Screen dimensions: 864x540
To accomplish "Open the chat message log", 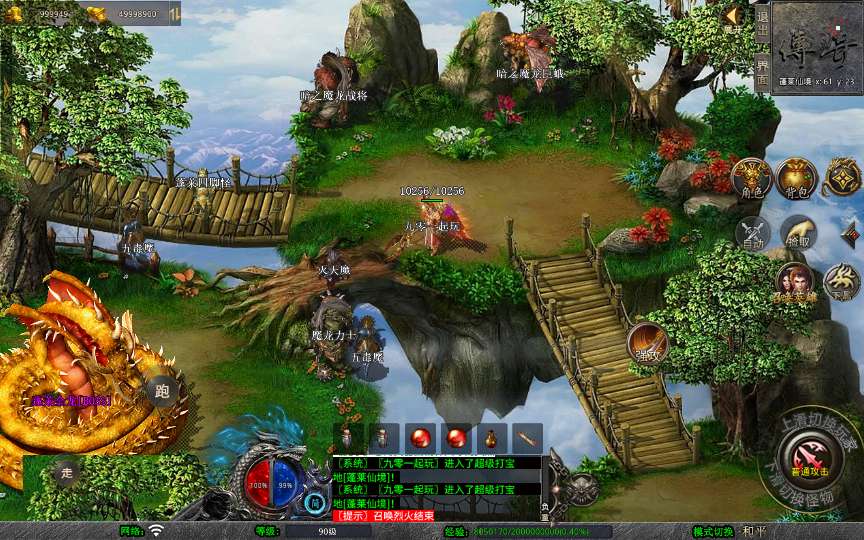I will tap(438, 488).
